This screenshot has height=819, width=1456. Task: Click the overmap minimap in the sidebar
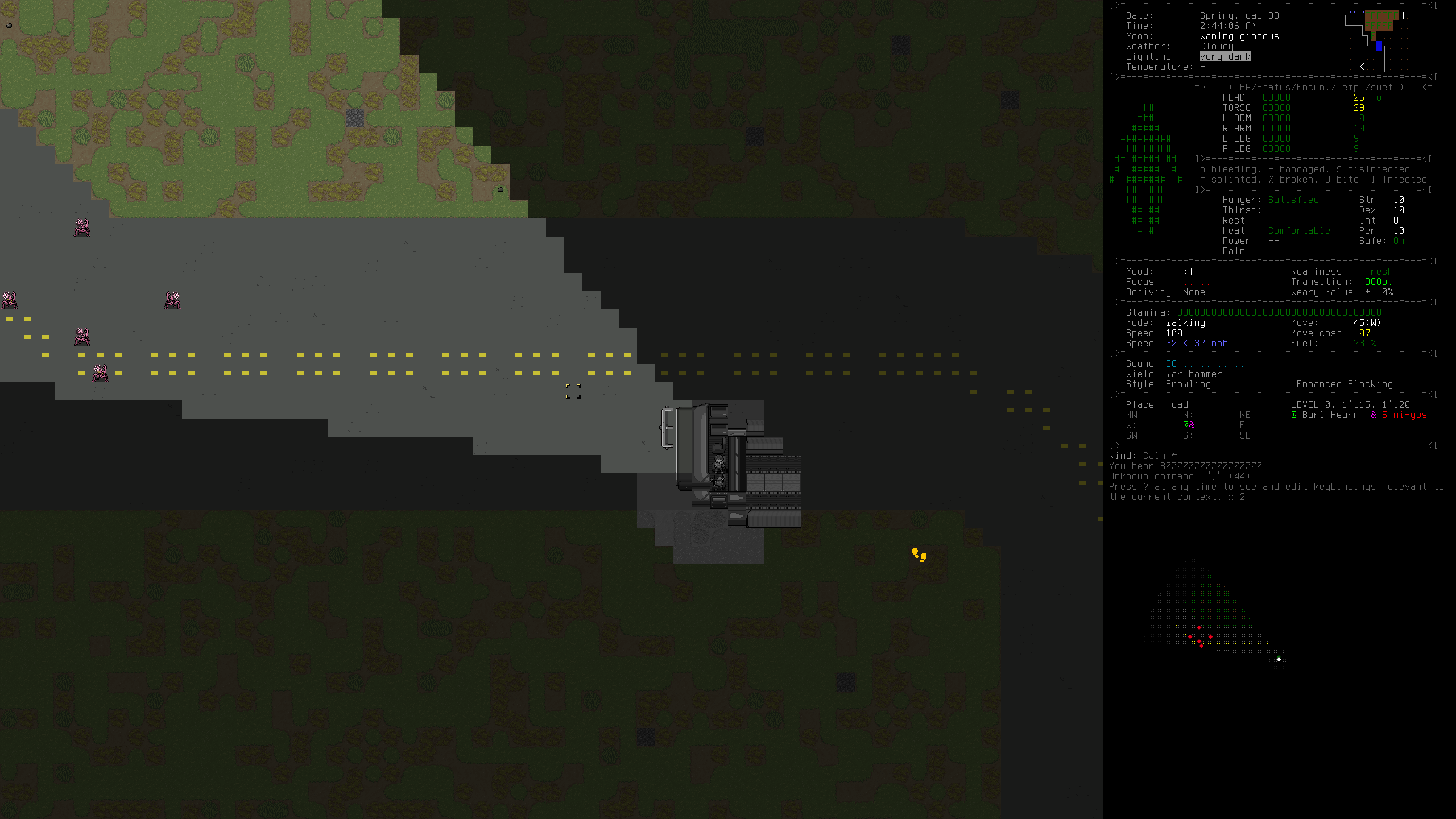point(1375,41)
